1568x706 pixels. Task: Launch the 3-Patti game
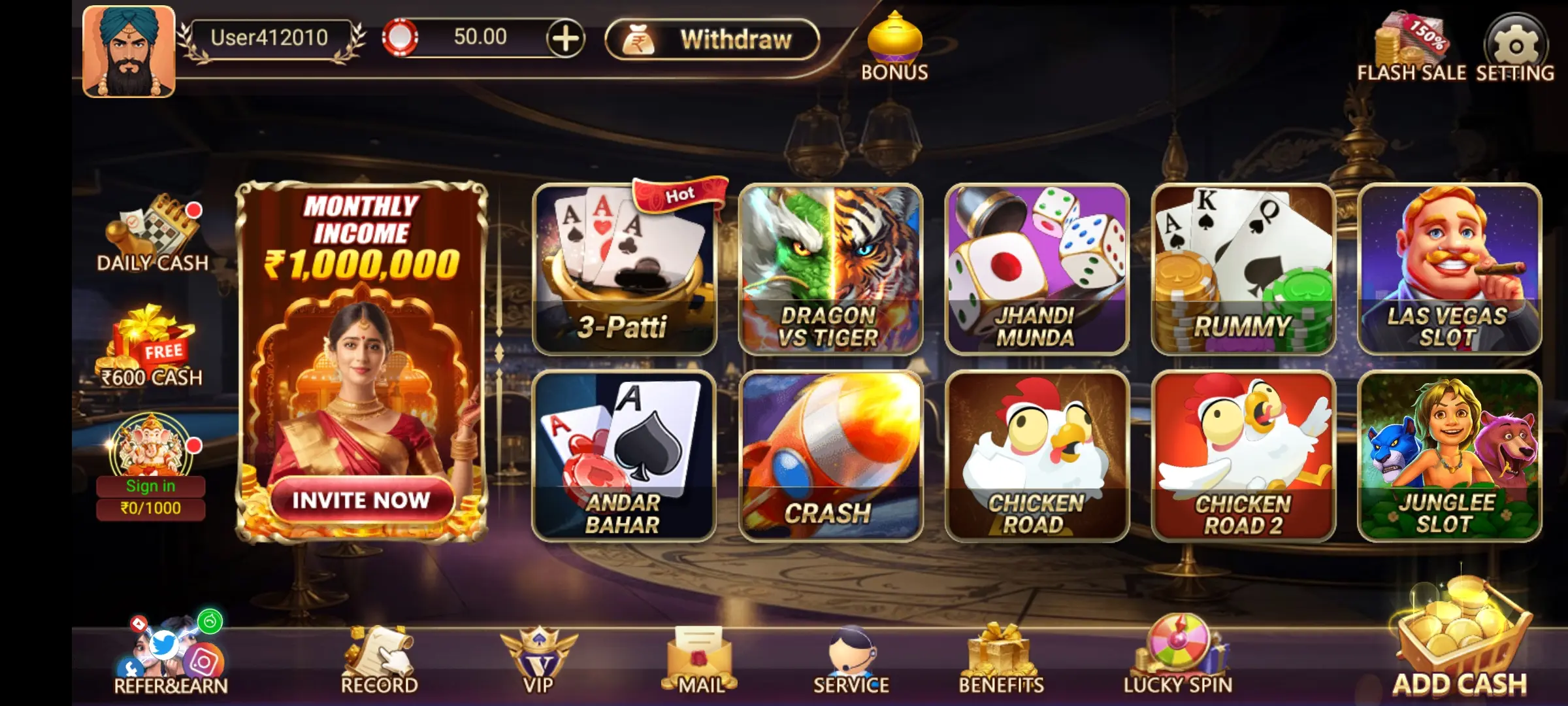624,269
